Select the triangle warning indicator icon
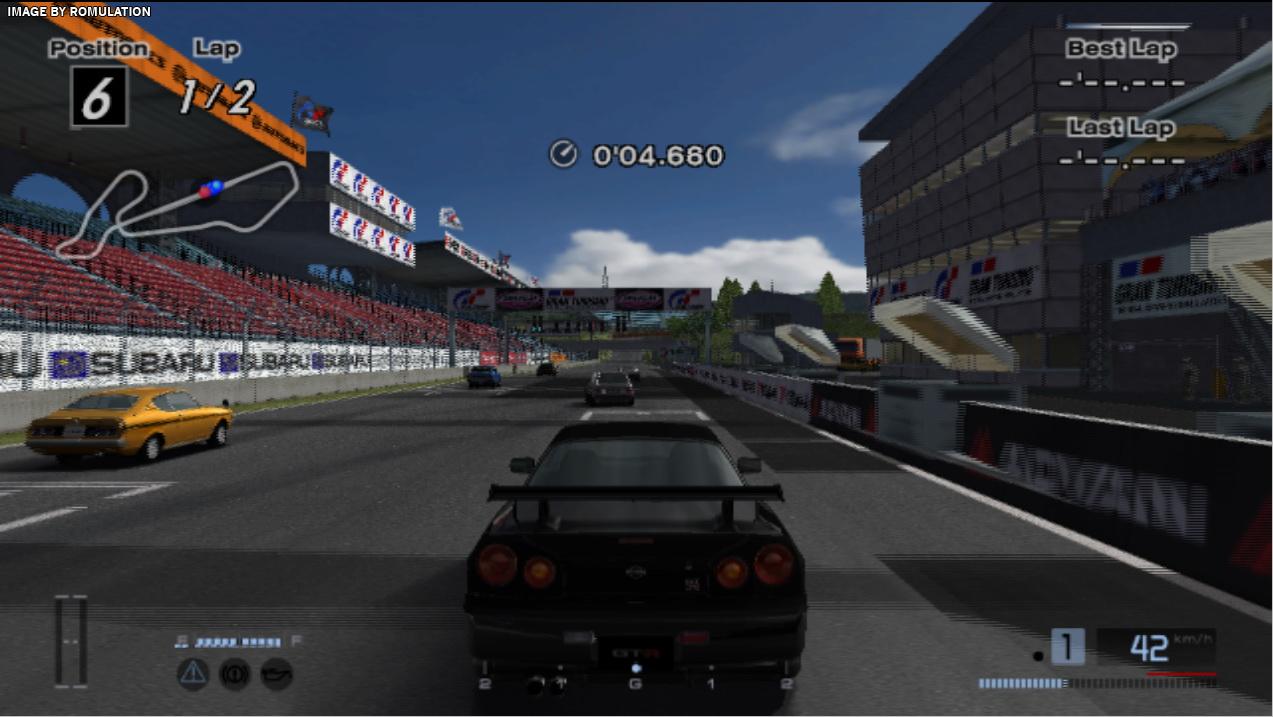This screenshot has width=1273, height=717. point(193,673)
